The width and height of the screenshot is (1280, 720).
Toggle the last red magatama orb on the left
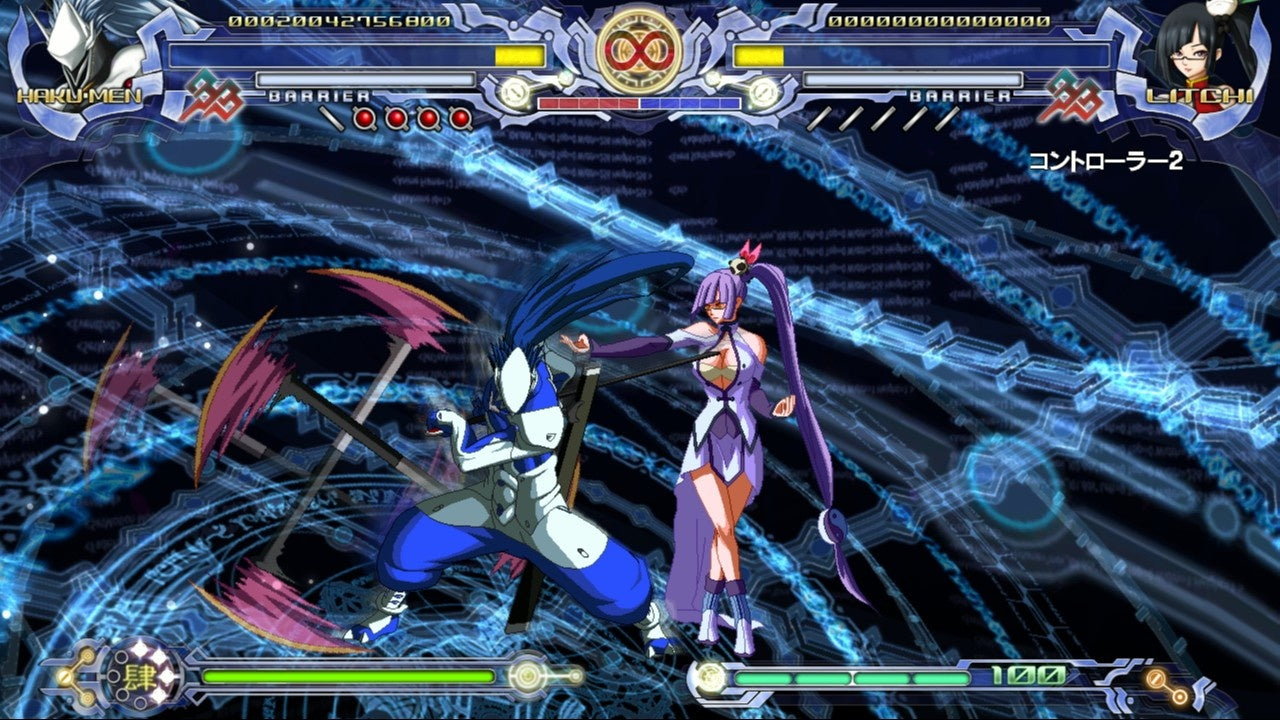(x=460, y=116)
